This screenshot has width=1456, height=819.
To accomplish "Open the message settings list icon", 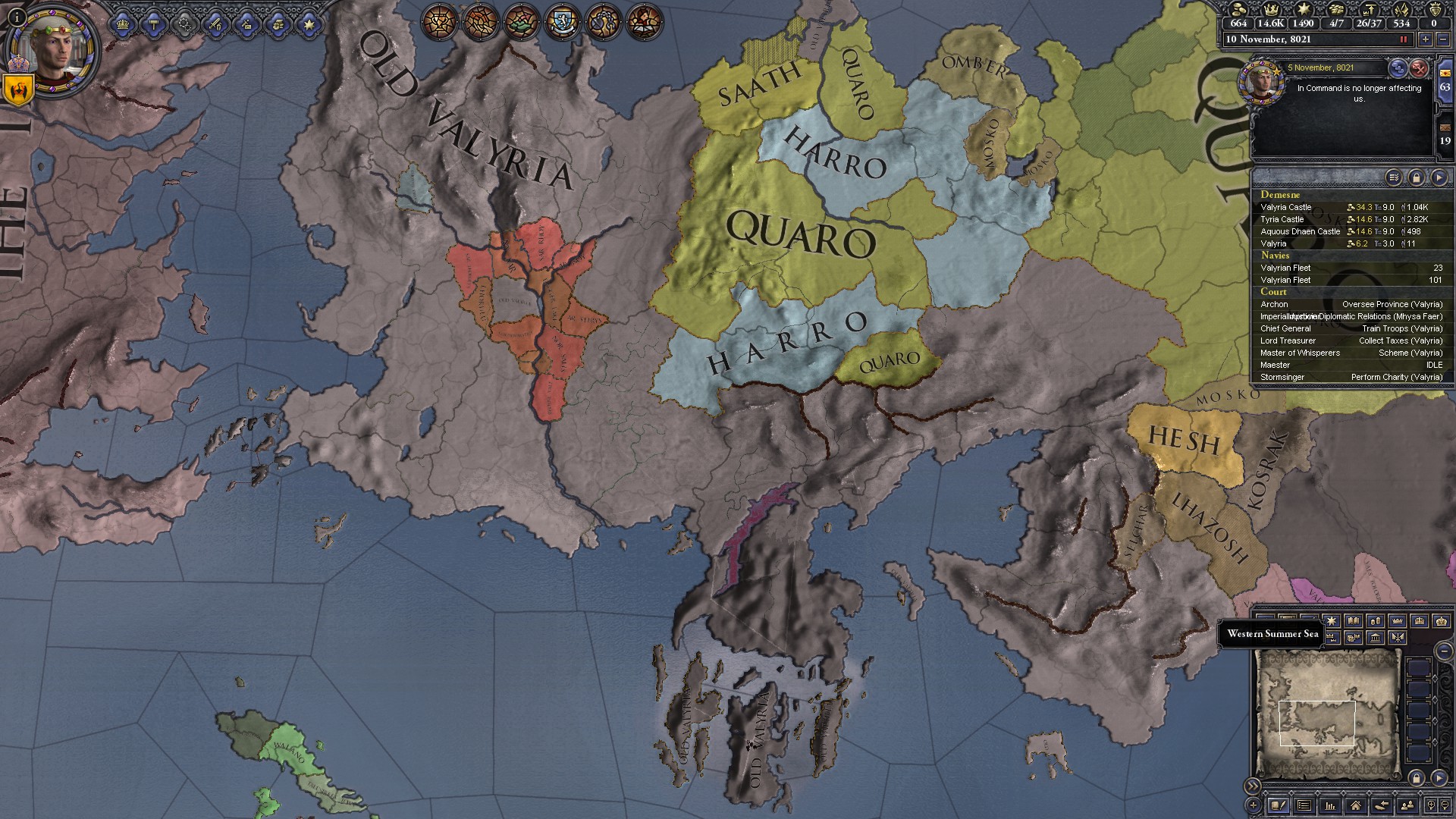I will (1394, 177).
